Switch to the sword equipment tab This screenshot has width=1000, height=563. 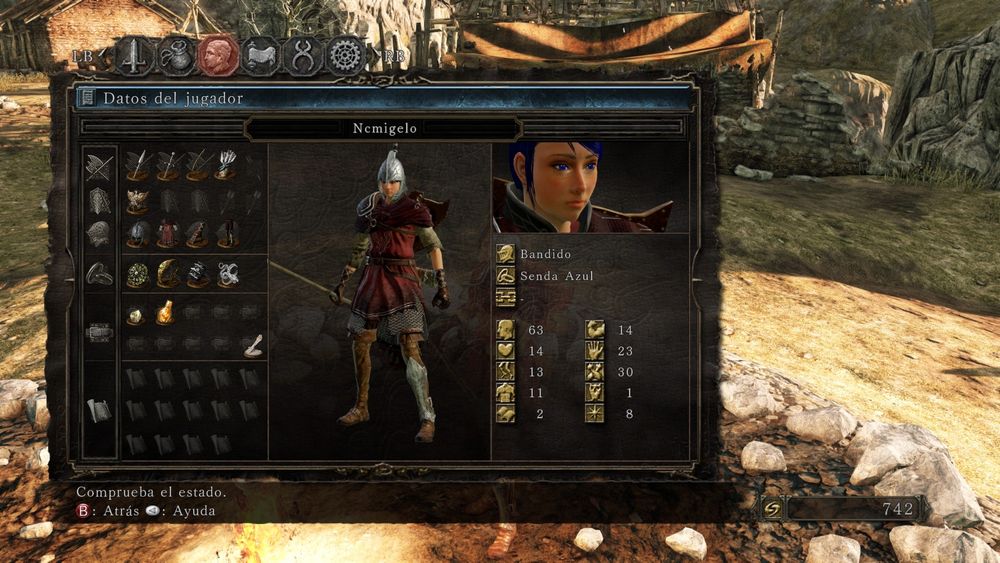[x=133, y=55]
